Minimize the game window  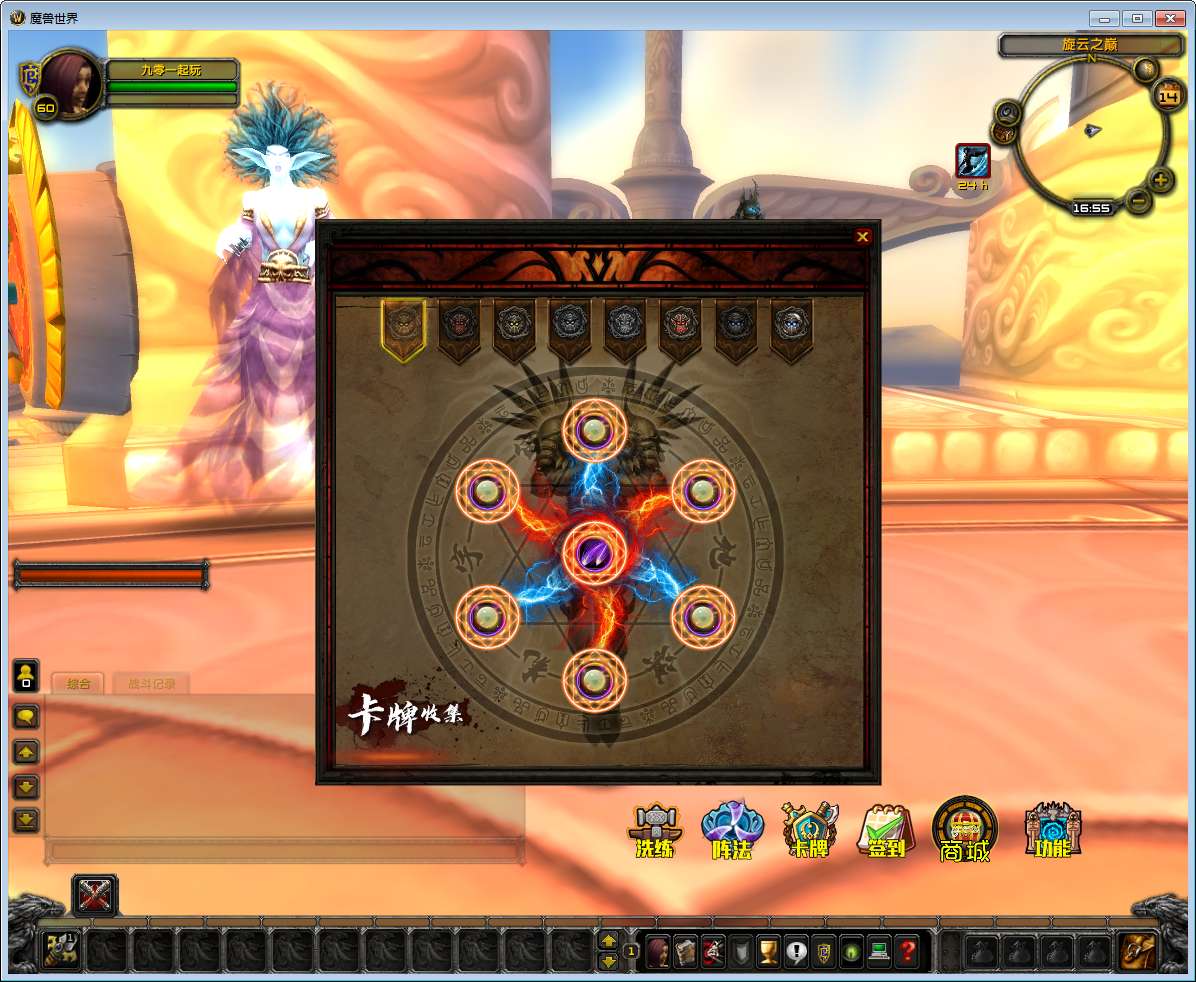(1105, 18)
